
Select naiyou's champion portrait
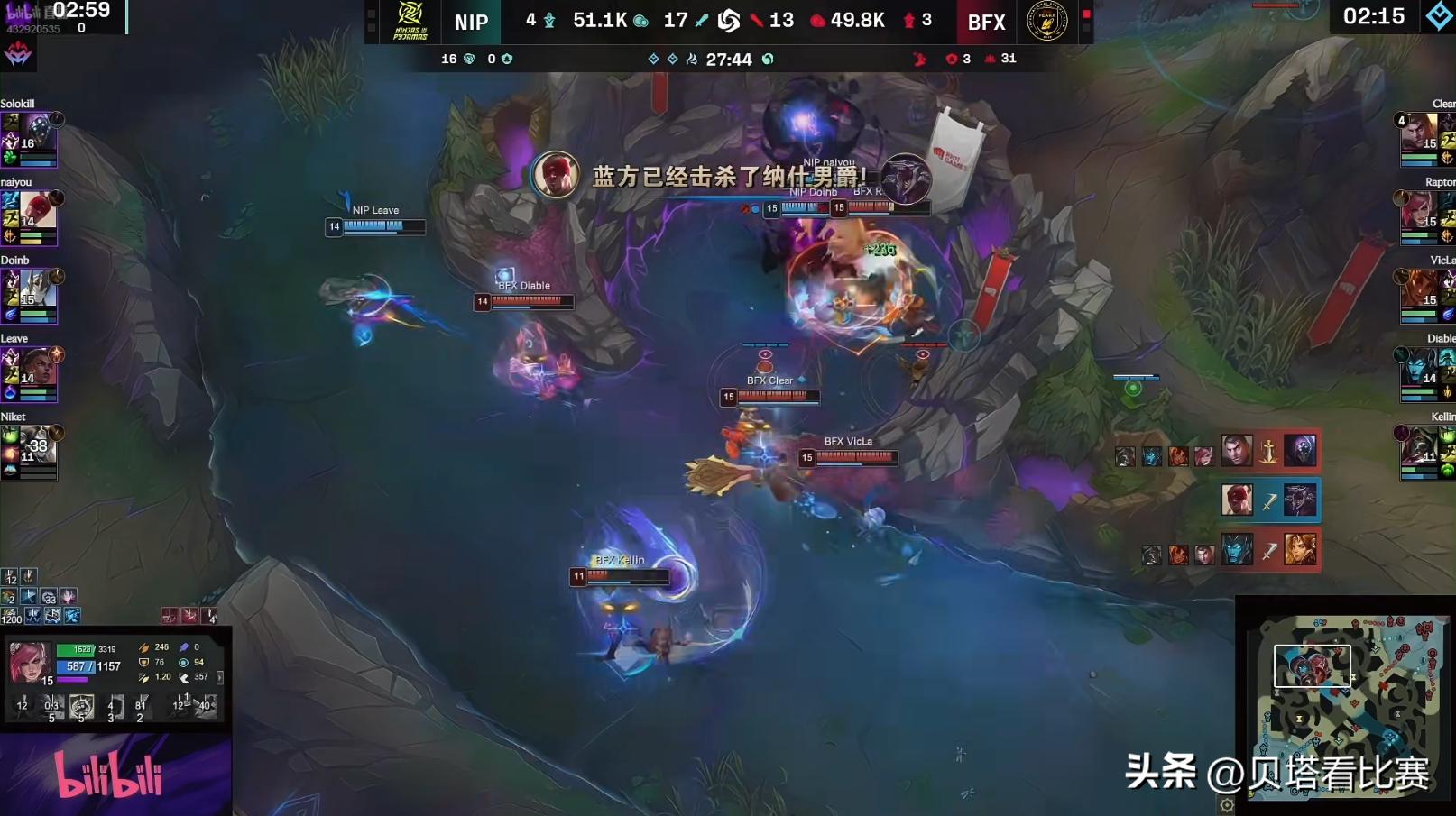tap(37, 212)
